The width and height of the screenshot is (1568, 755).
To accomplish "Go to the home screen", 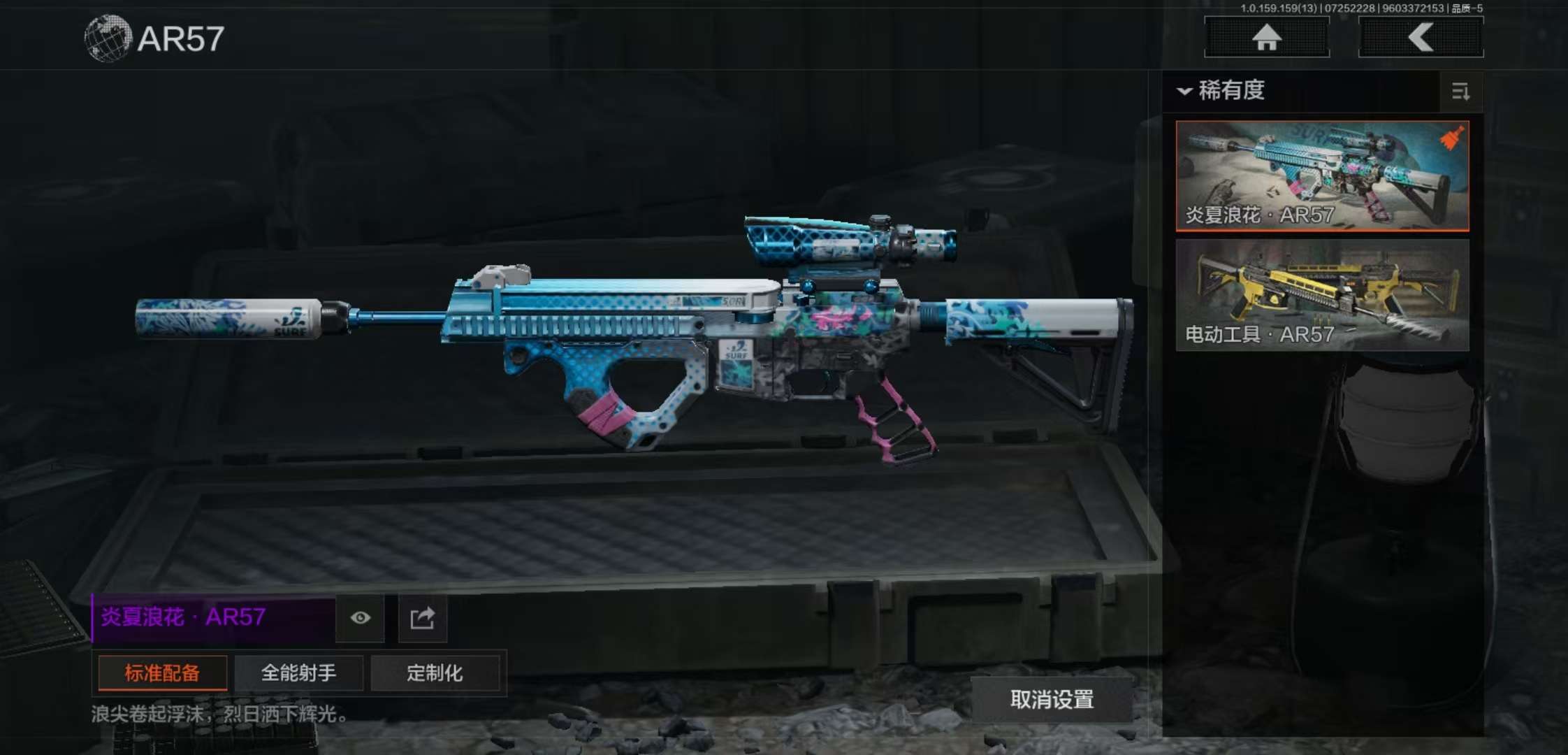I will [x=1266, y=37].
